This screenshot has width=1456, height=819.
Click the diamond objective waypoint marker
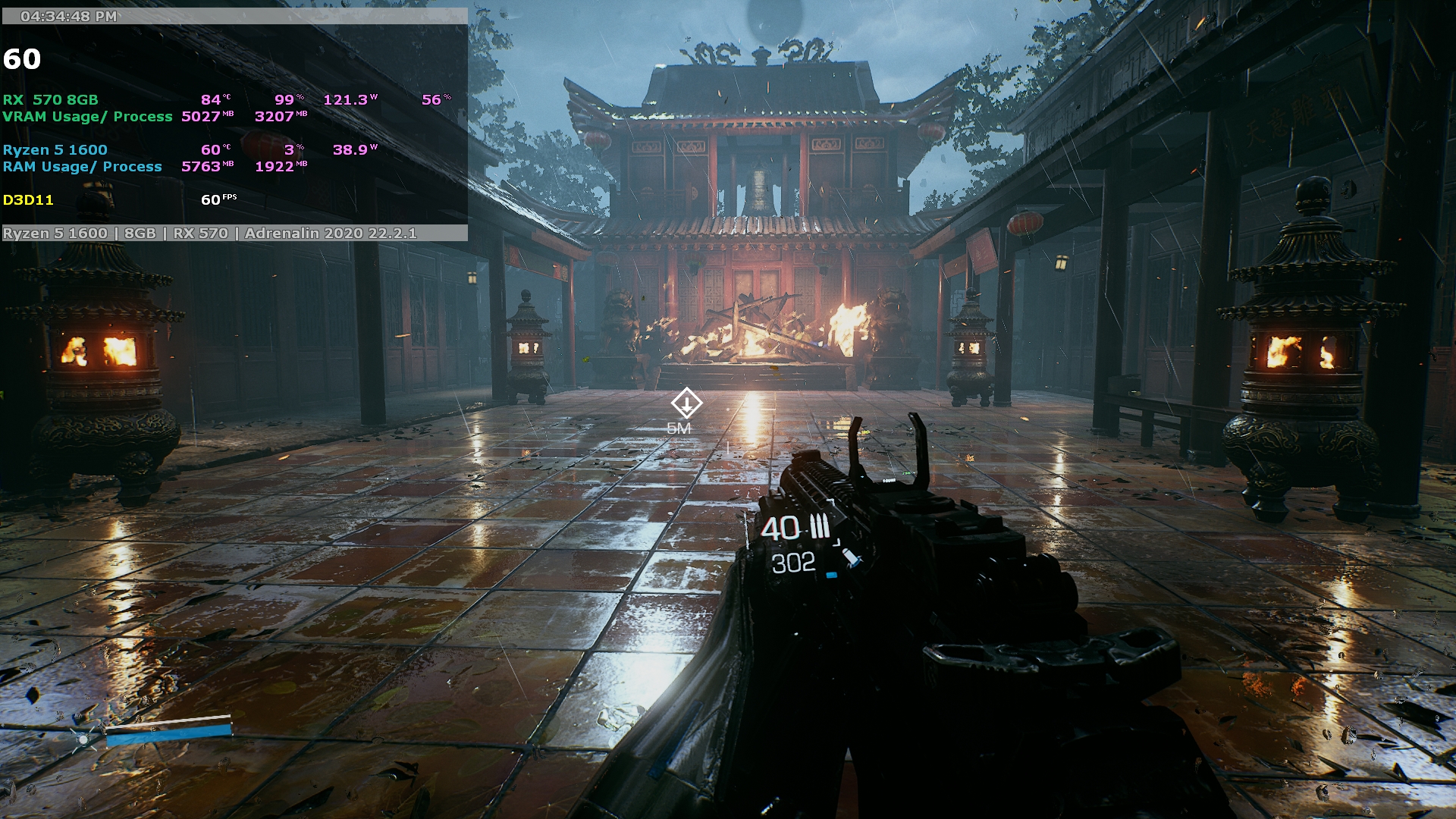686,403
